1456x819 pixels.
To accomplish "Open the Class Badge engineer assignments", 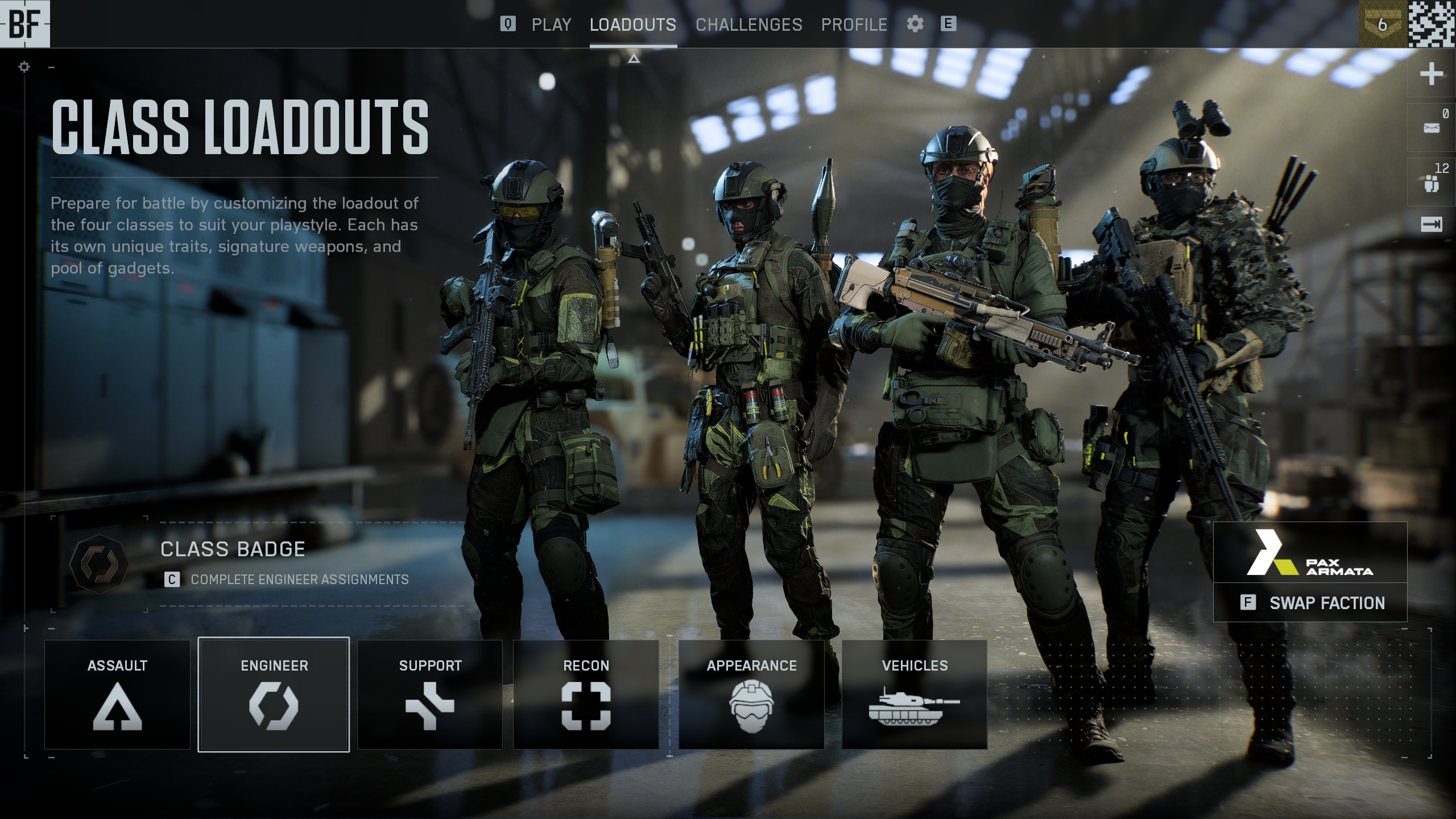I will point(256,564).
